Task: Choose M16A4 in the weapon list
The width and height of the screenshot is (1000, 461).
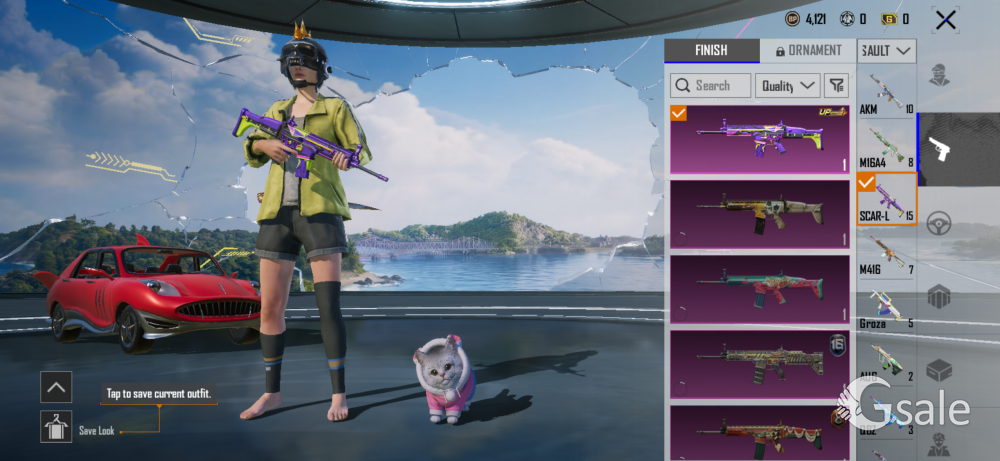Action: pyautogui.click(x=886, y=145)
